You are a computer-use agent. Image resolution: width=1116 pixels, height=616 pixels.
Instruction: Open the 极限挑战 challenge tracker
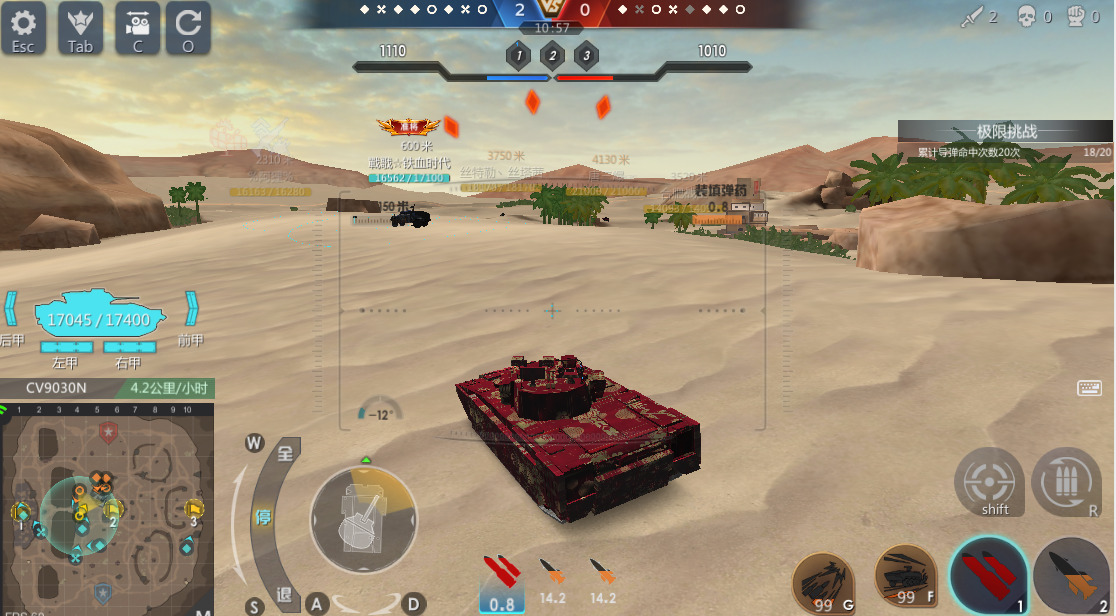[x=1004, y=140]
